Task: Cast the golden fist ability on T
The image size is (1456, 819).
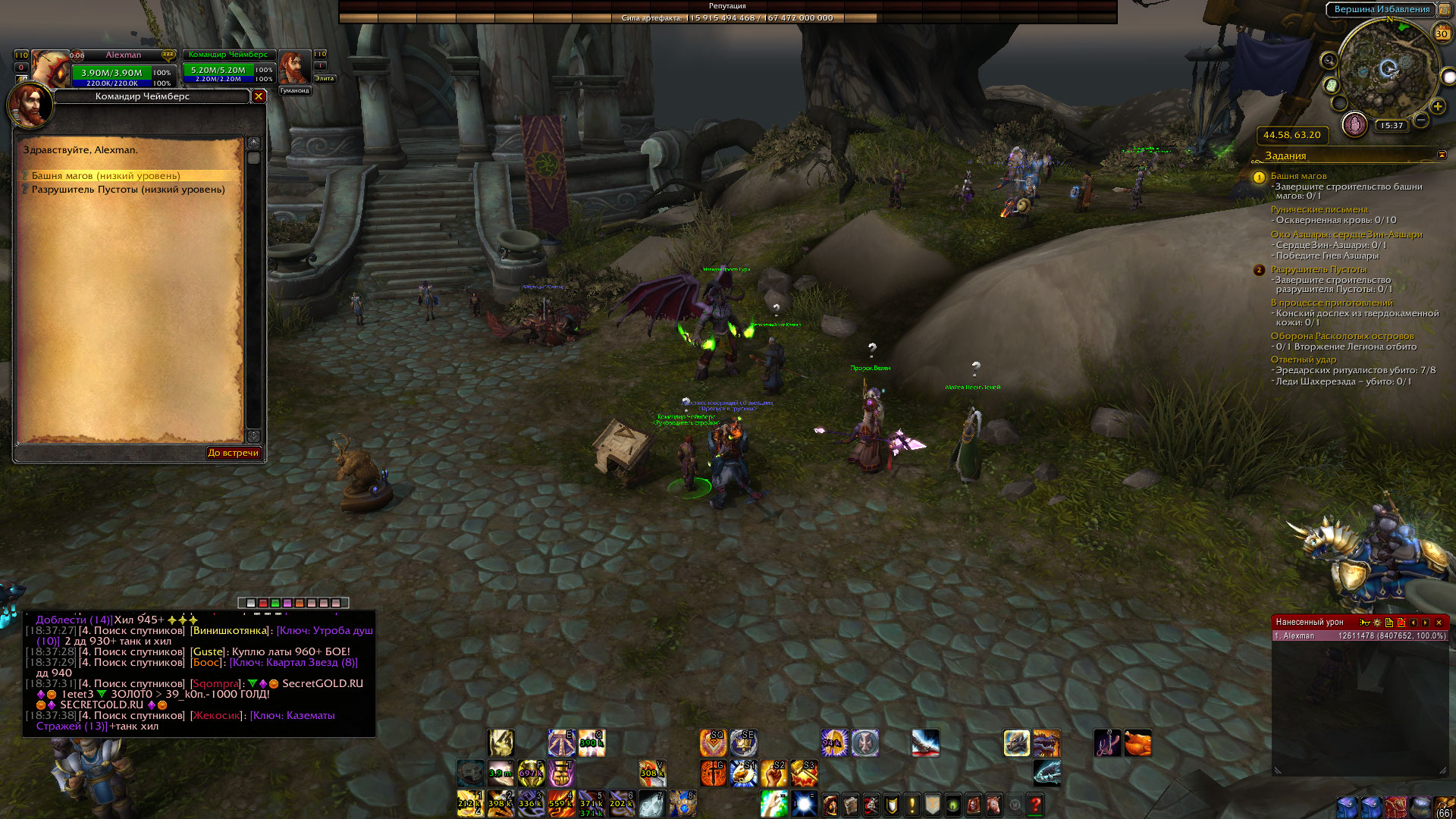Action: click(561, 773)
